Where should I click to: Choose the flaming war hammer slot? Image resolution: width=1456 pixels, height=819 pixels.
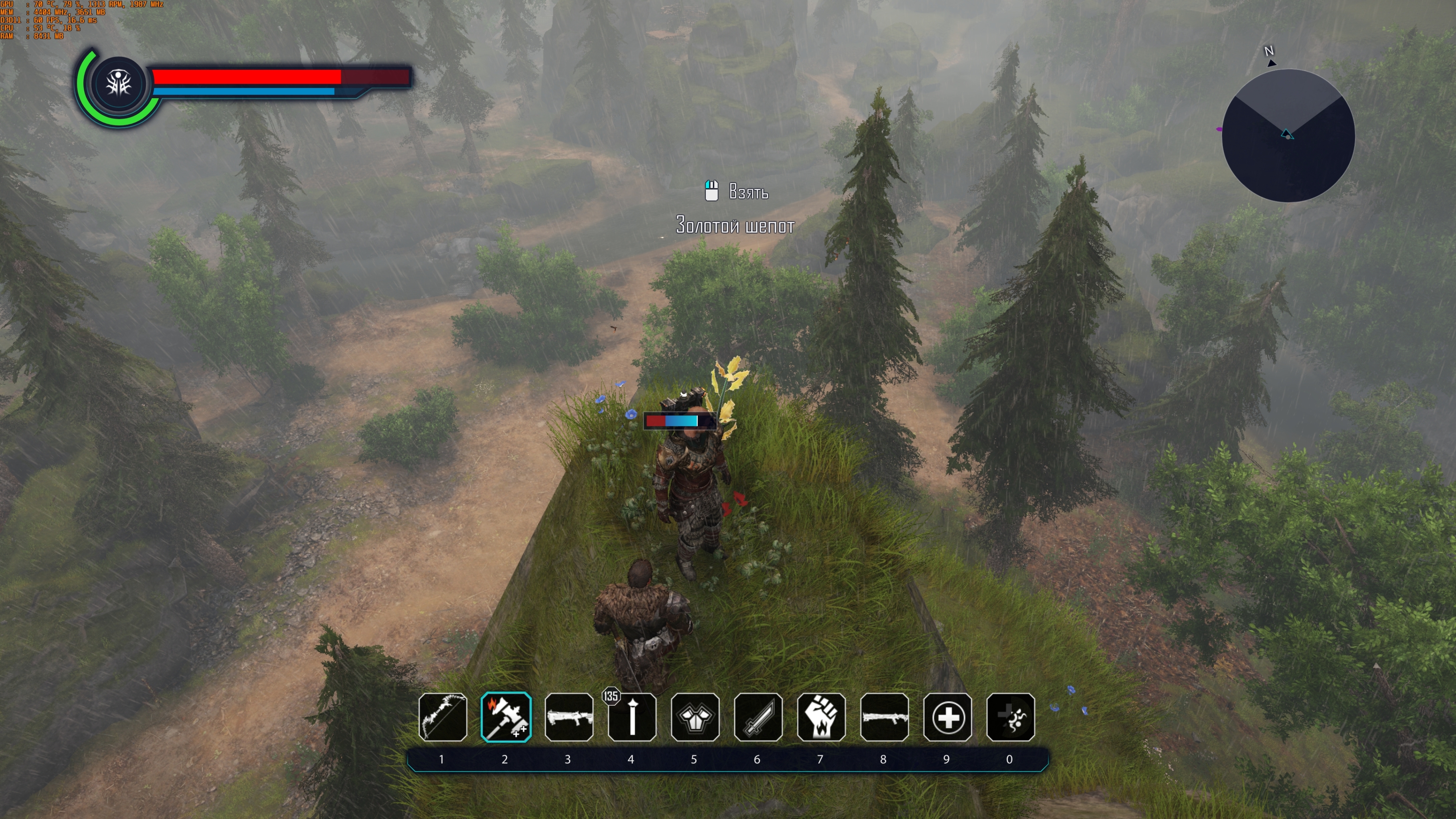point(506,717)
